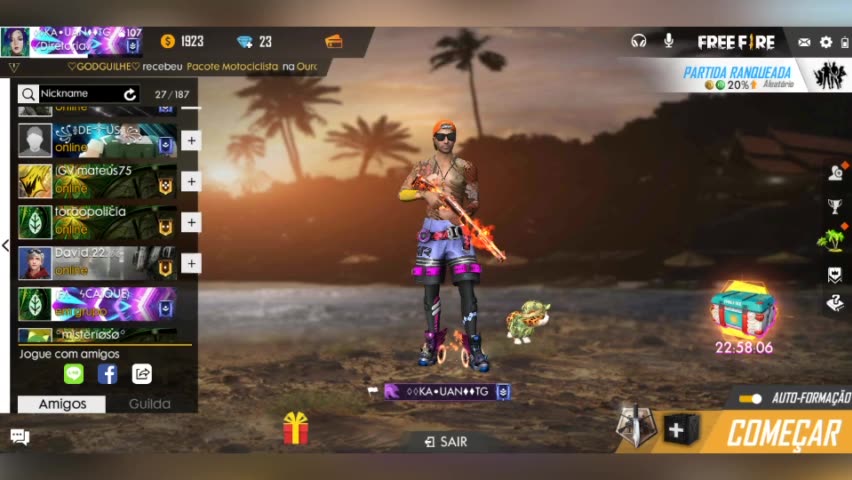Viewport: 852px width, 480px height.
Task: Toggle the microphone icon
Action: [x=668, y=41]
